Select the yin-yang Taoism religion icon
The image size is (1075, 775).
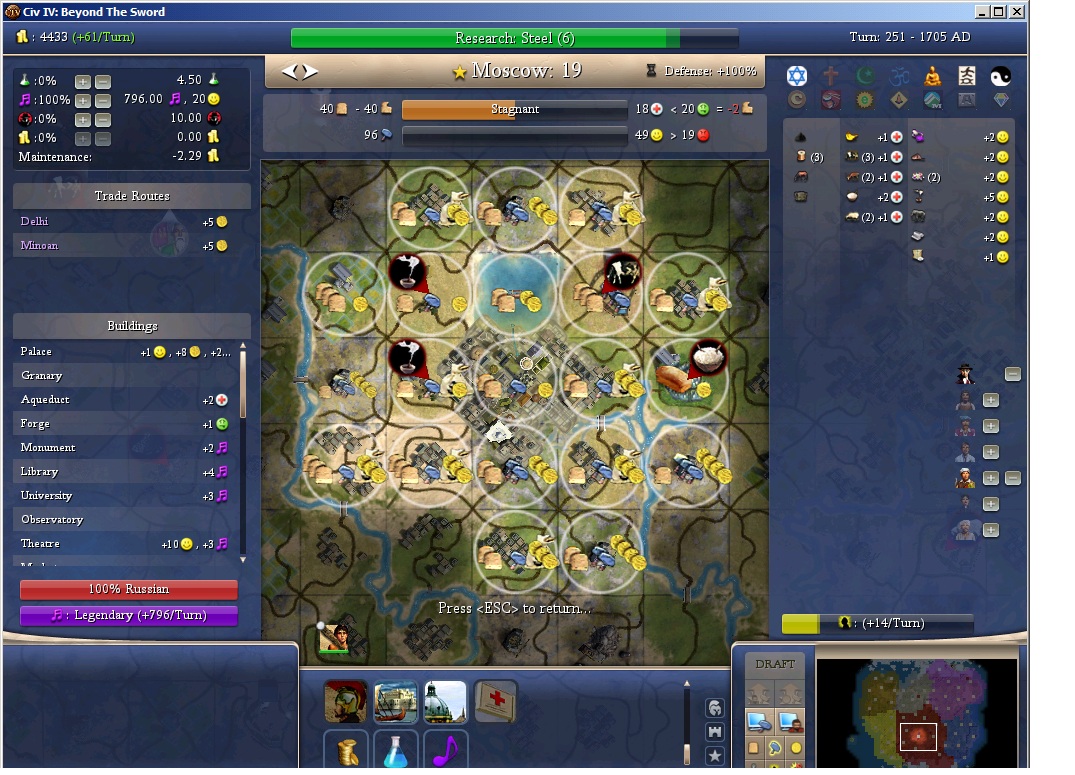click(x=1001, y=76)
